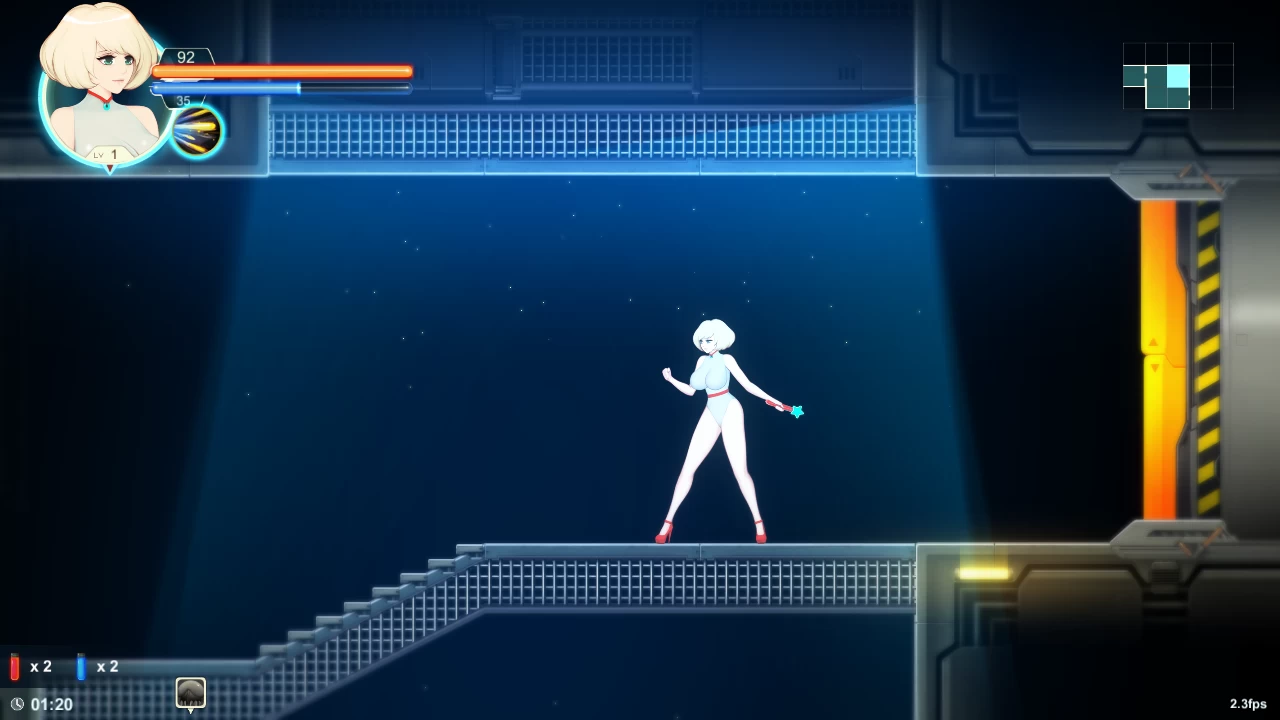Click the player character on the platform
This screenshot has height=720, width=1280.
click(x=718, y=420)
